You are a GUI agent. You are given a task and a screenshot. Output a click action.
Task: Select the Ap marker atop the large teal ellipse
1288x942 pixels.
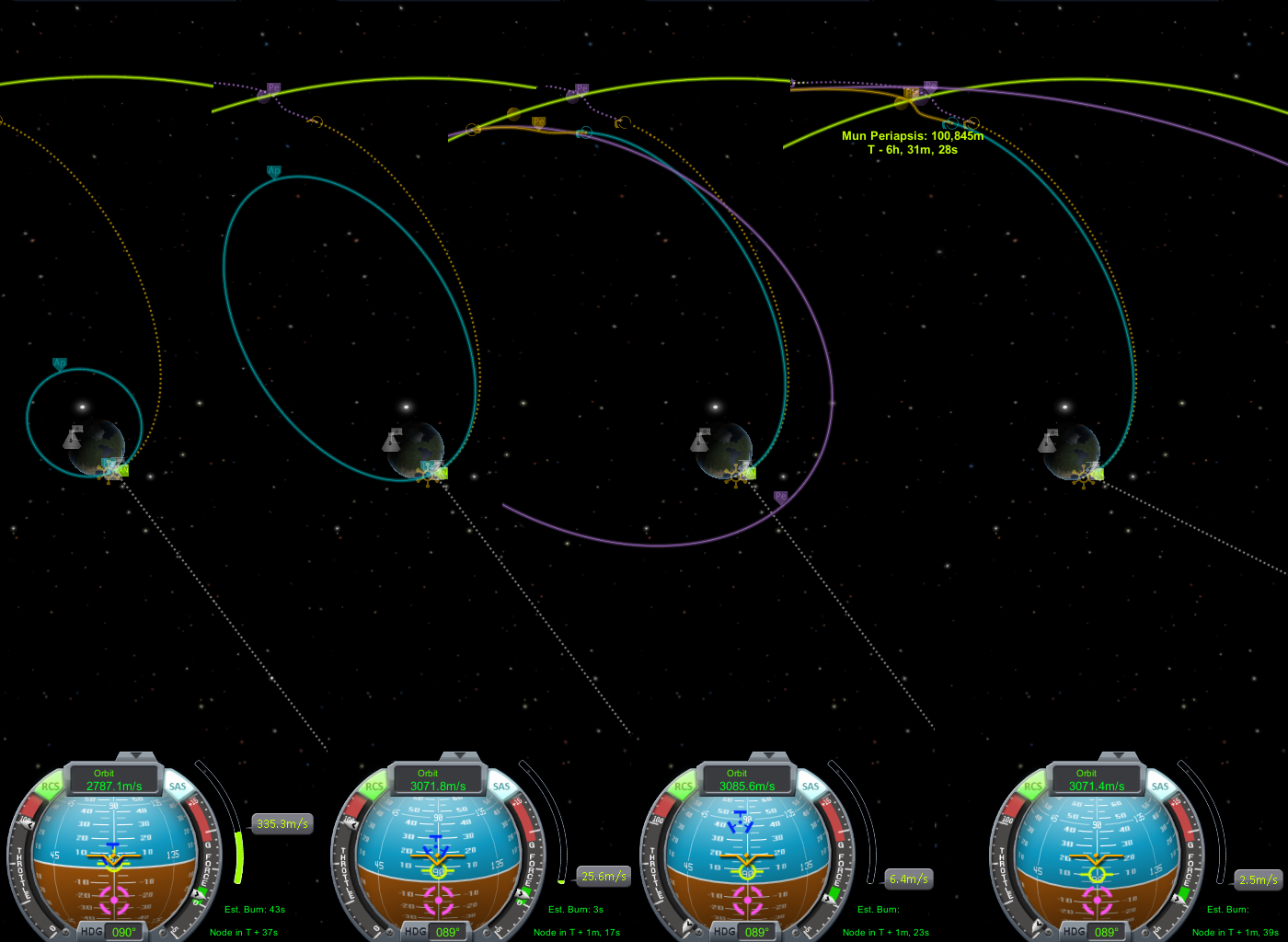point(273,171)
